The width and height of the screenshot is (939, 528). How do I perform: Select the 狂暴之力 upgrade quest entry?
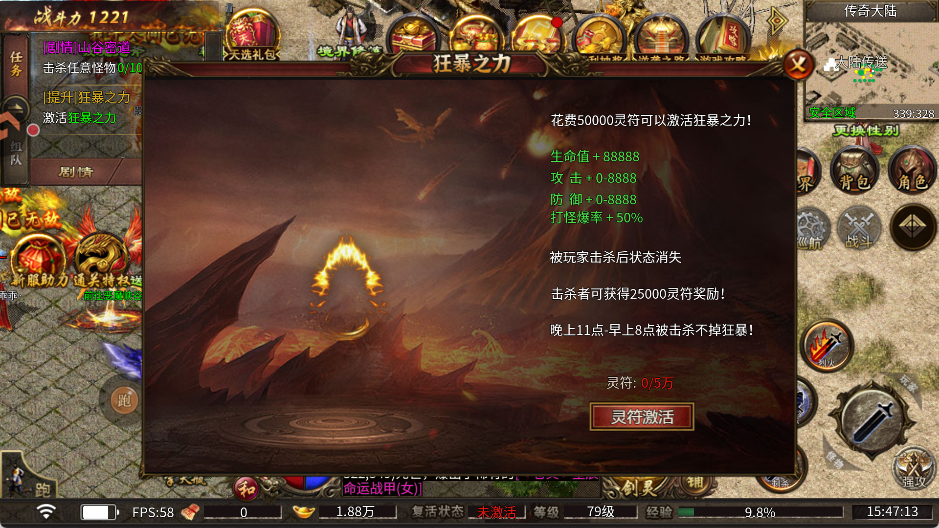coord(86,97)
